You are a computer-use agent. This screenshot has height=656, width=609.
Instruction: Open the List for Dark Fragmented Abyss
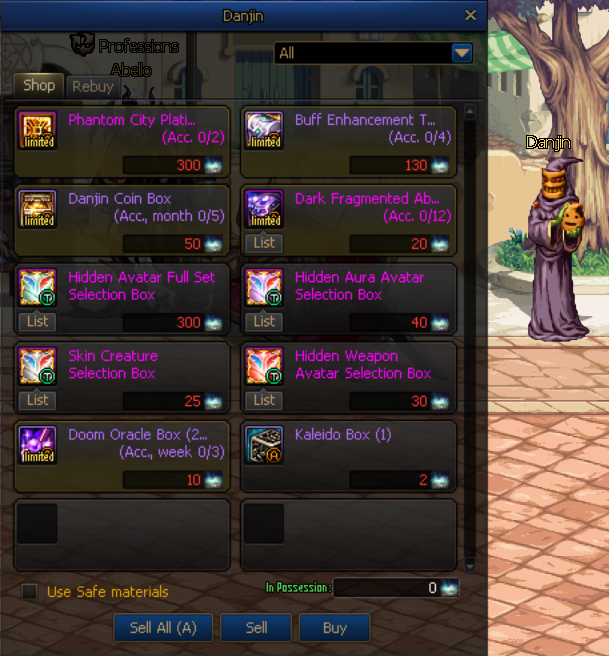click(x=264, y=243)
